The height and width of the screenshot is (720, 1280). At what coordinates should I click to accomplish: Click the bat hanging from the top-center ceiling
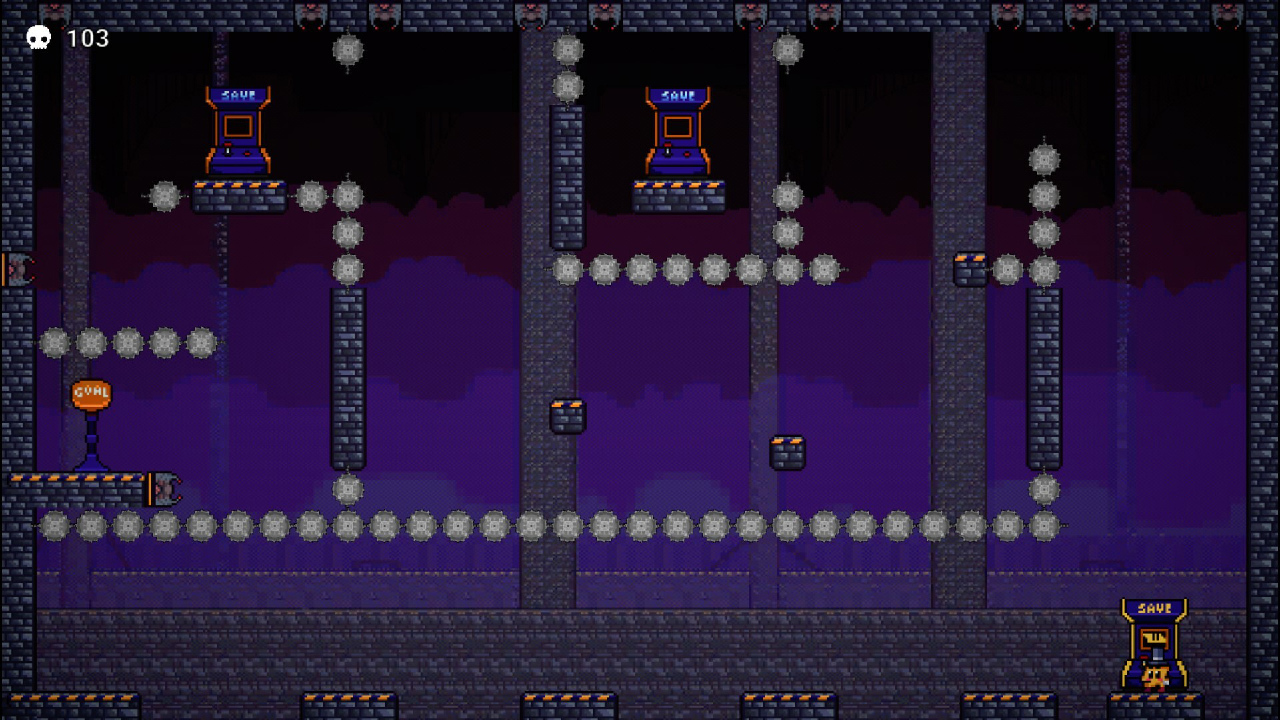pos(606,14)
